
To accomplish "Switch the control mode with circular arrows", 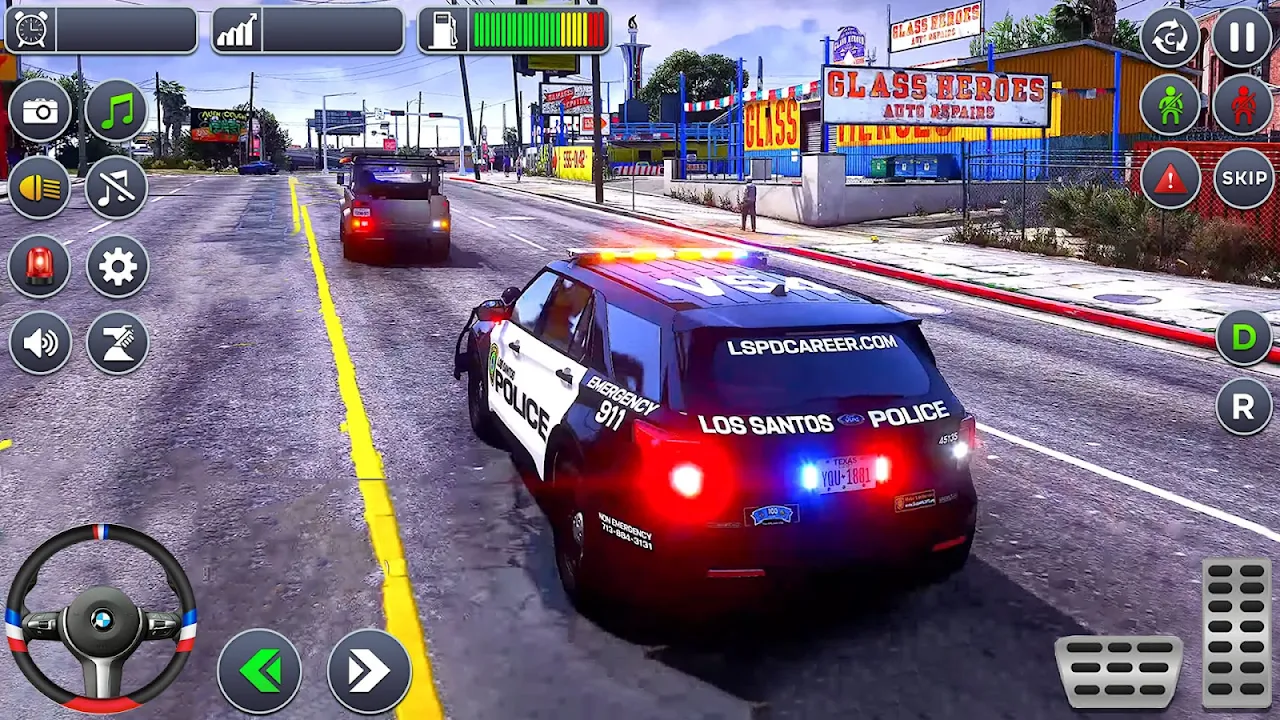I will pos(1170,37).
